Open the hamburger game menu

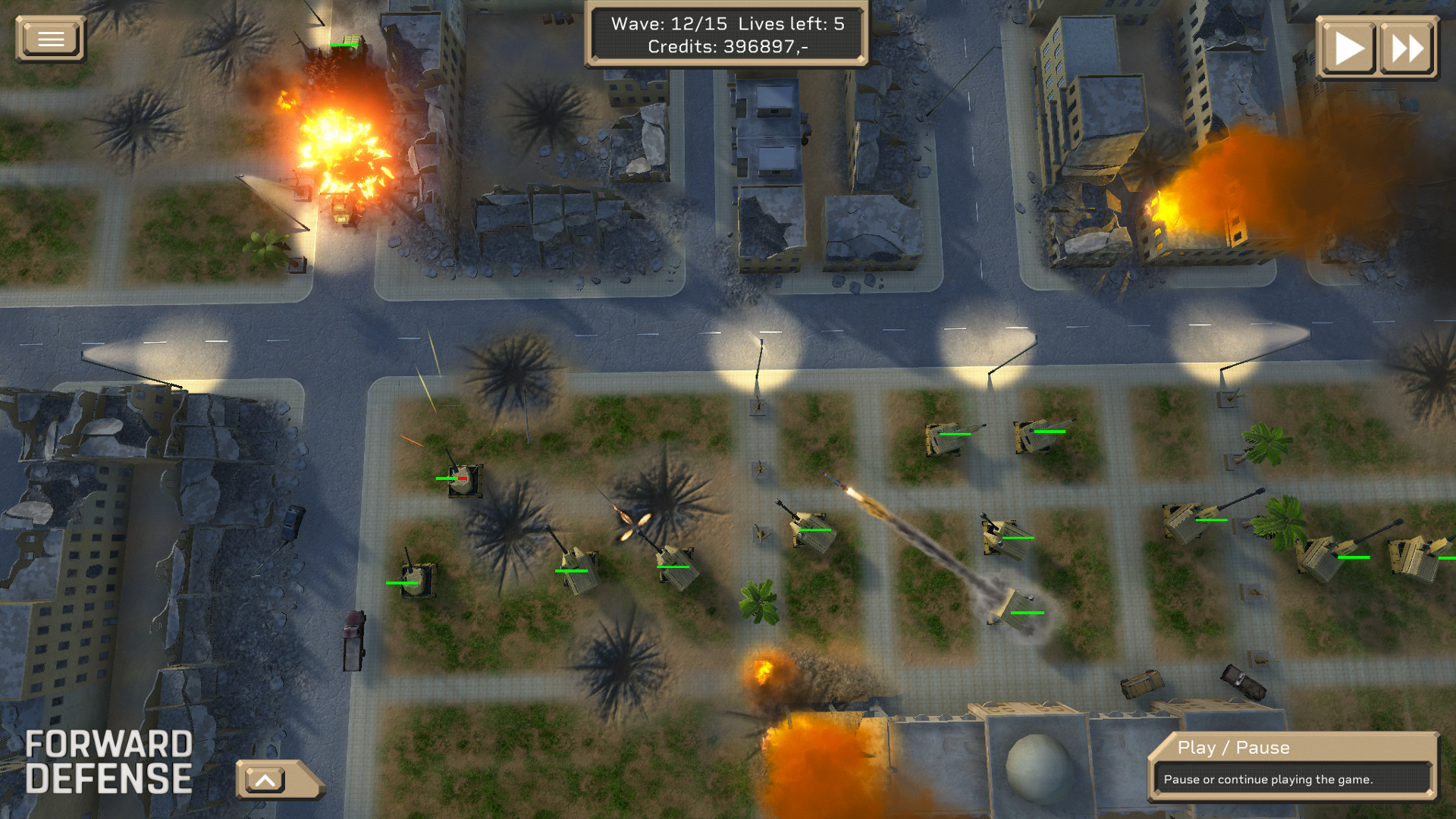(x=50, y=38)
